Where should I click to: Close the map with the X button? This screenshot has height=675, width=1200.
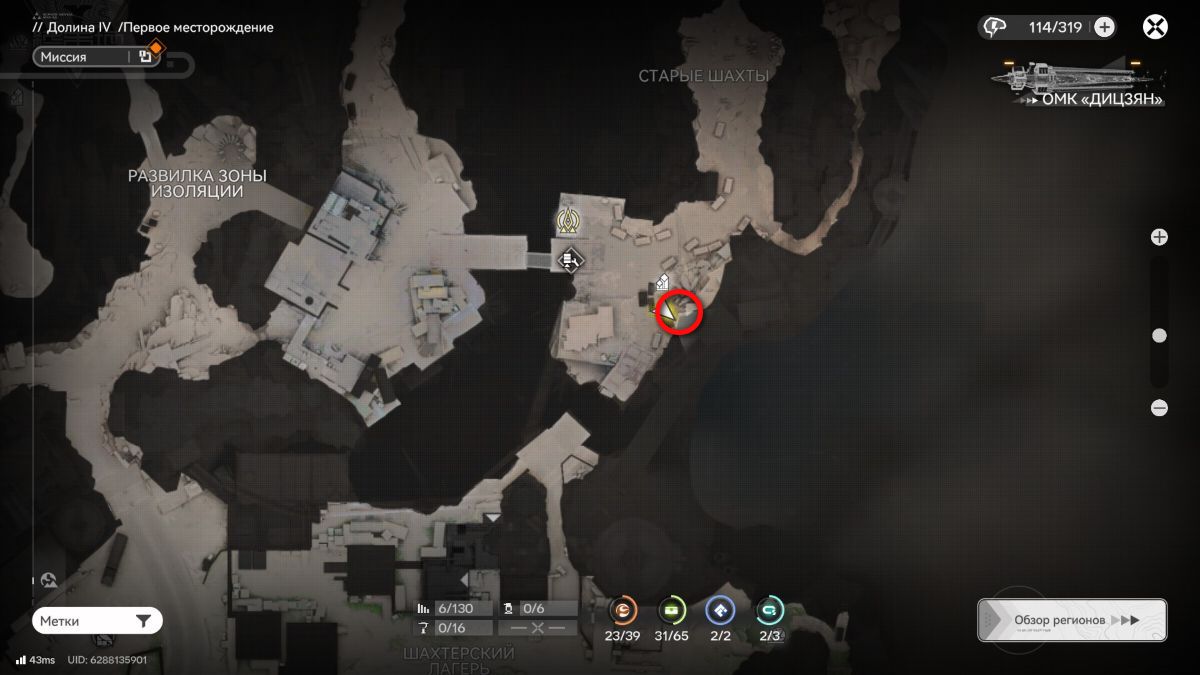click(1155, 27)
